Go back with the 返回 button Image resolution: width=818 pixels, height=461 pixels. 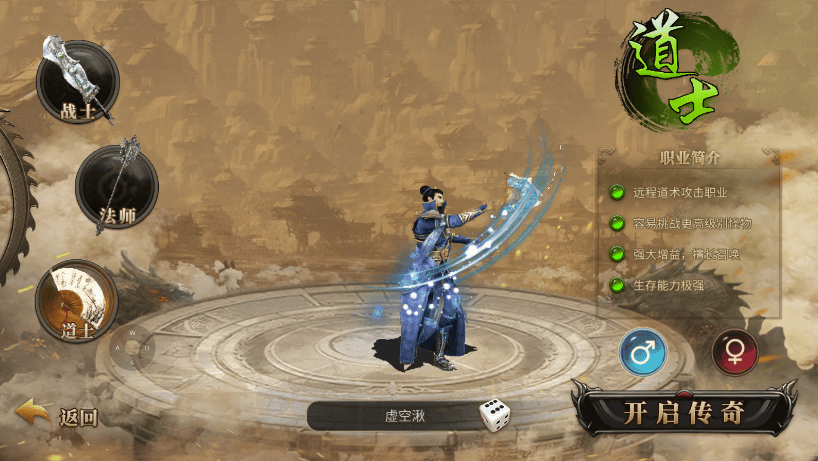(58, 416)
